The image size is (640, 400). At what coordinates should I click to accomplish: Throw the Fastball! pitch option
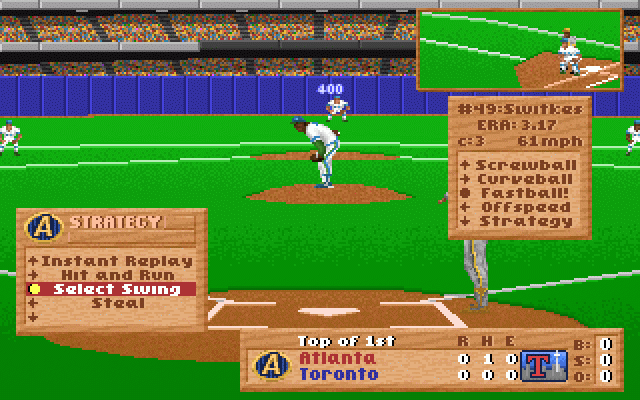[x=522, y=192]
